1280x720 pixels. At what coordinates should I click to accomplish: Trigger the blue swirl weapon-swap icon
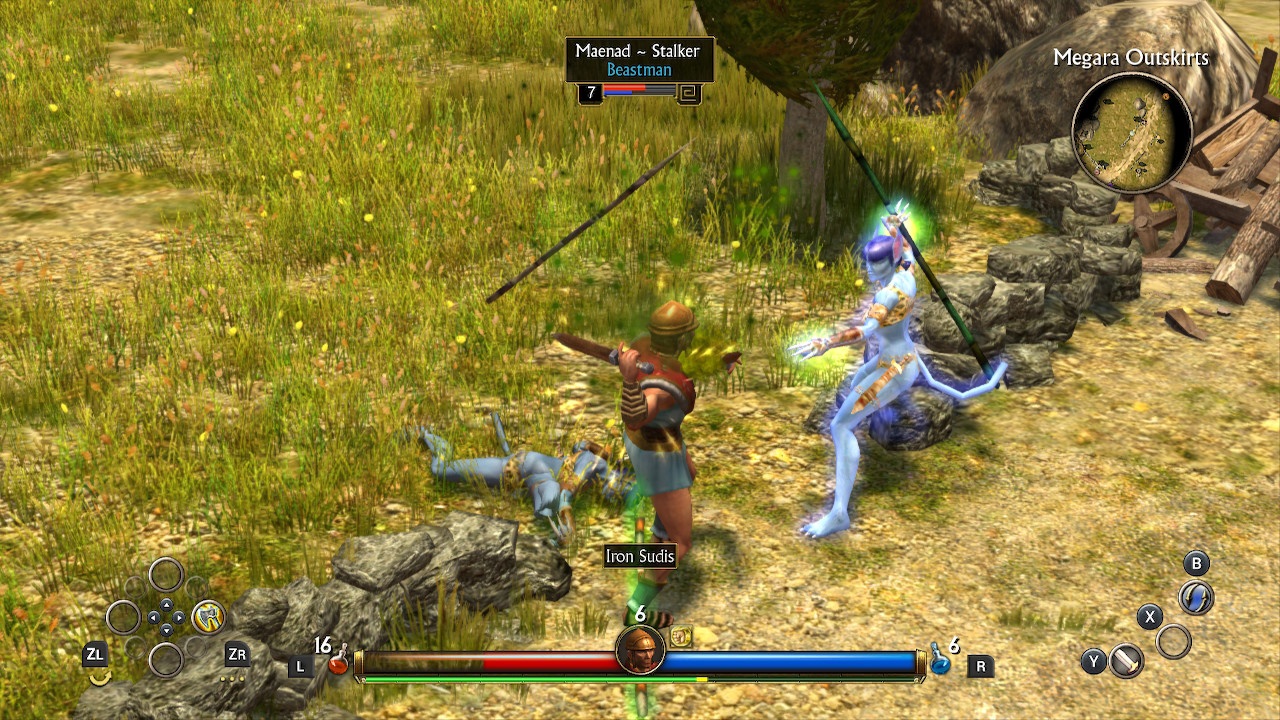1196,598
